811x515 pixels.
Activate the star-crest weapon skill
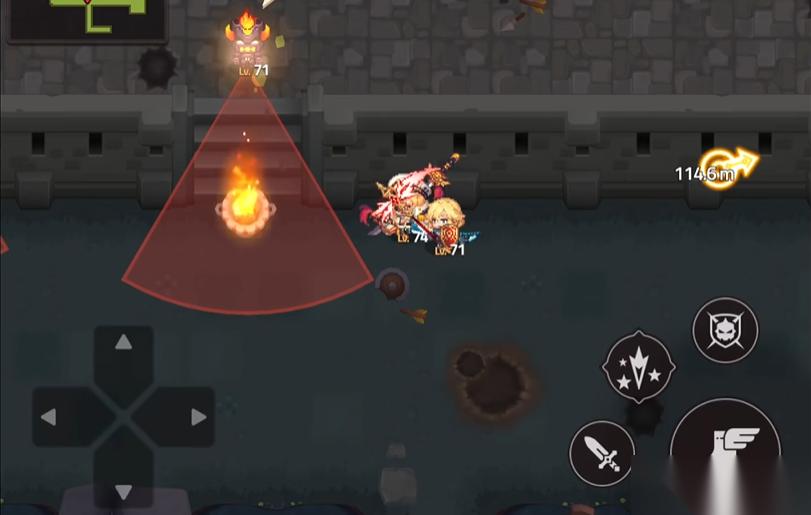[638, 368]
